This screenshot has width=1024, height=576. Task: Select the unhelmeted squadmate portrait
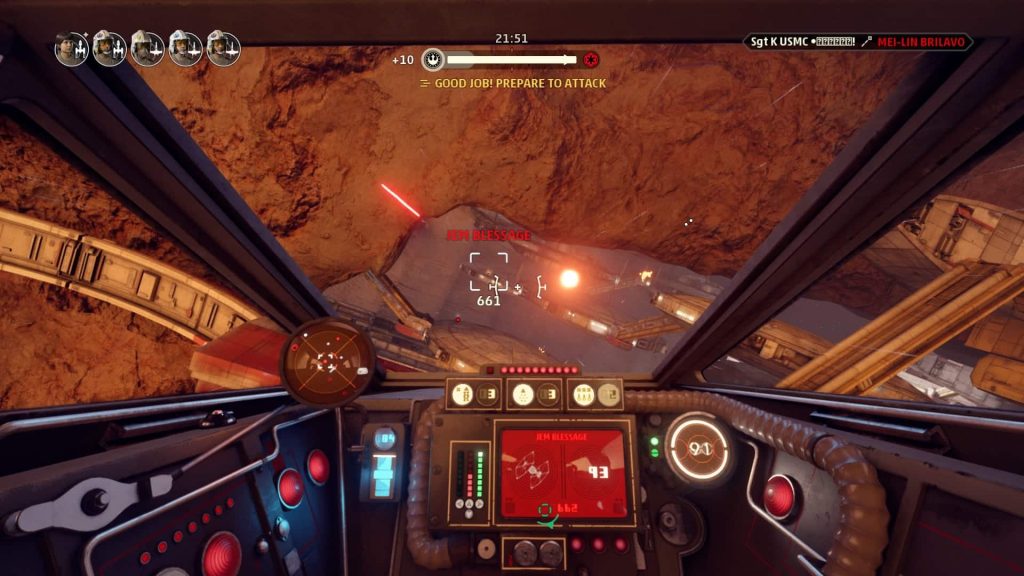click(x=71, y=48)
